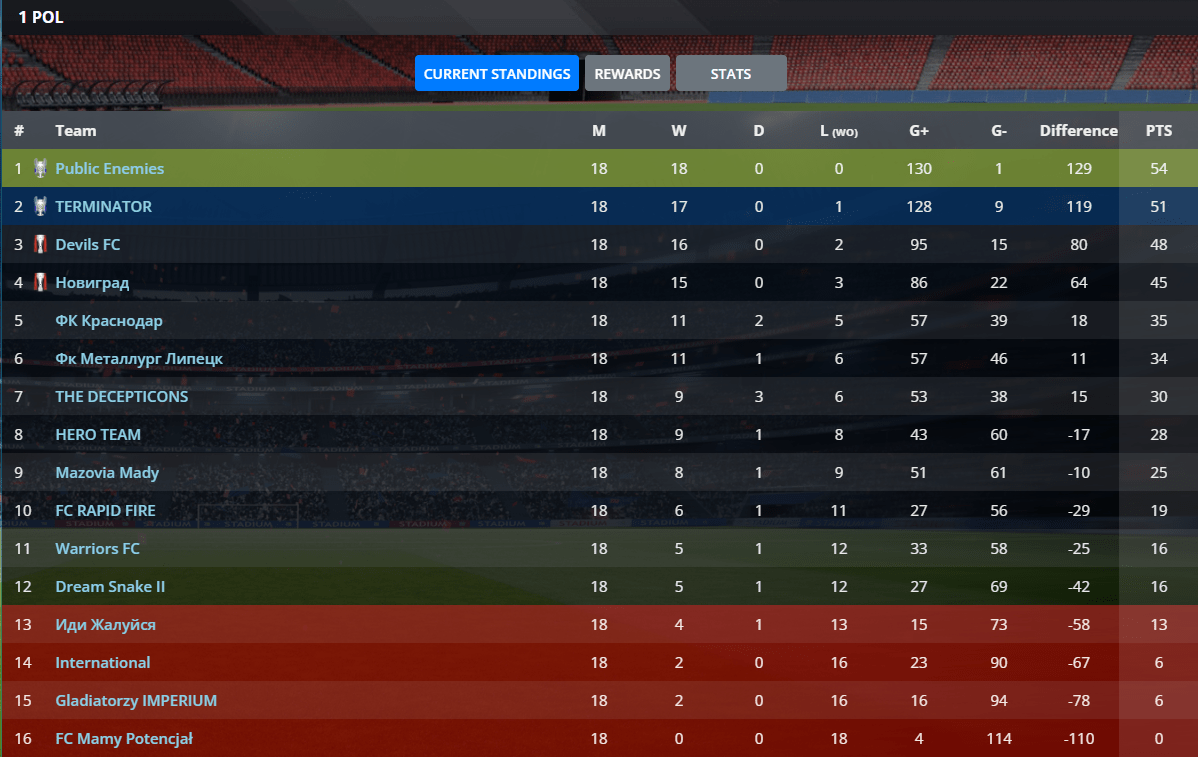Open ФК Краснодар team profile

[x=108, y=321]
